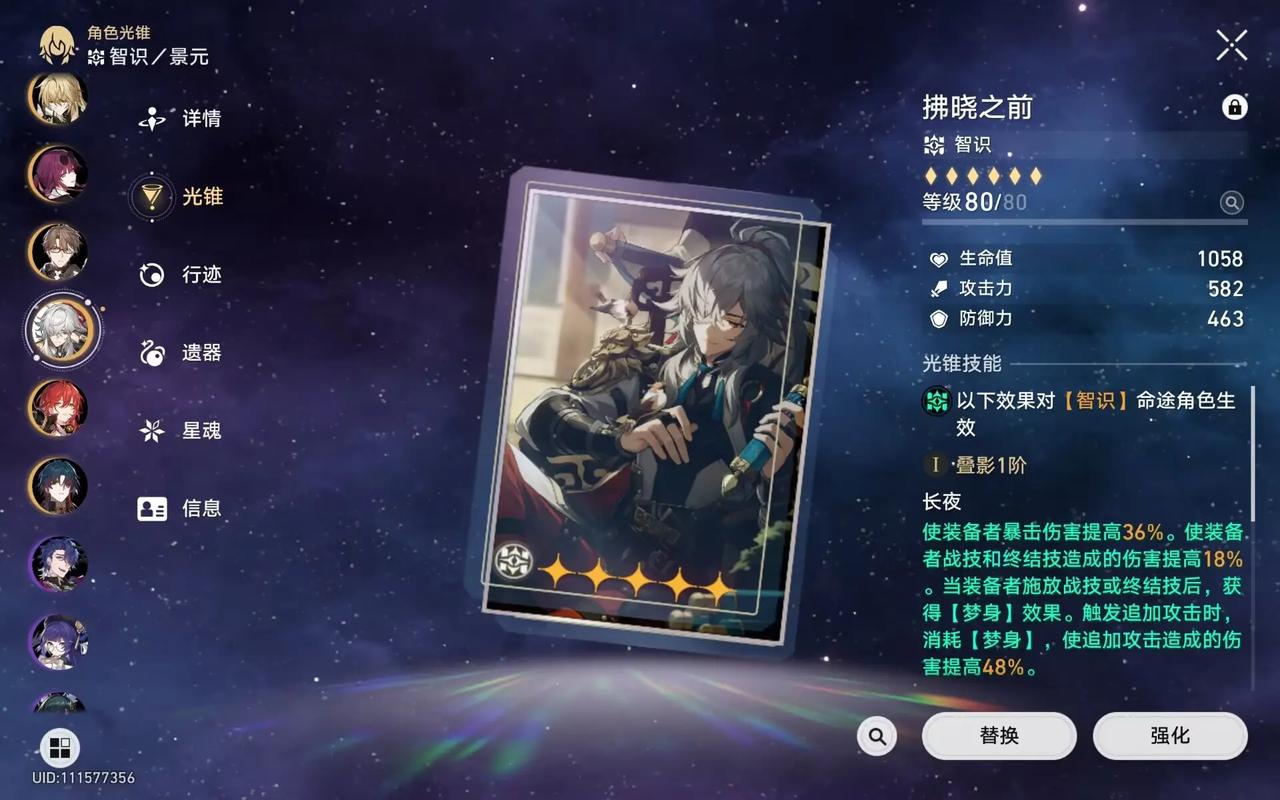Pick Dan Heng's dark-haired portrait
The height and width of the screenshot is (800, 1280).
pyautogui.click(x=58, y=486)
